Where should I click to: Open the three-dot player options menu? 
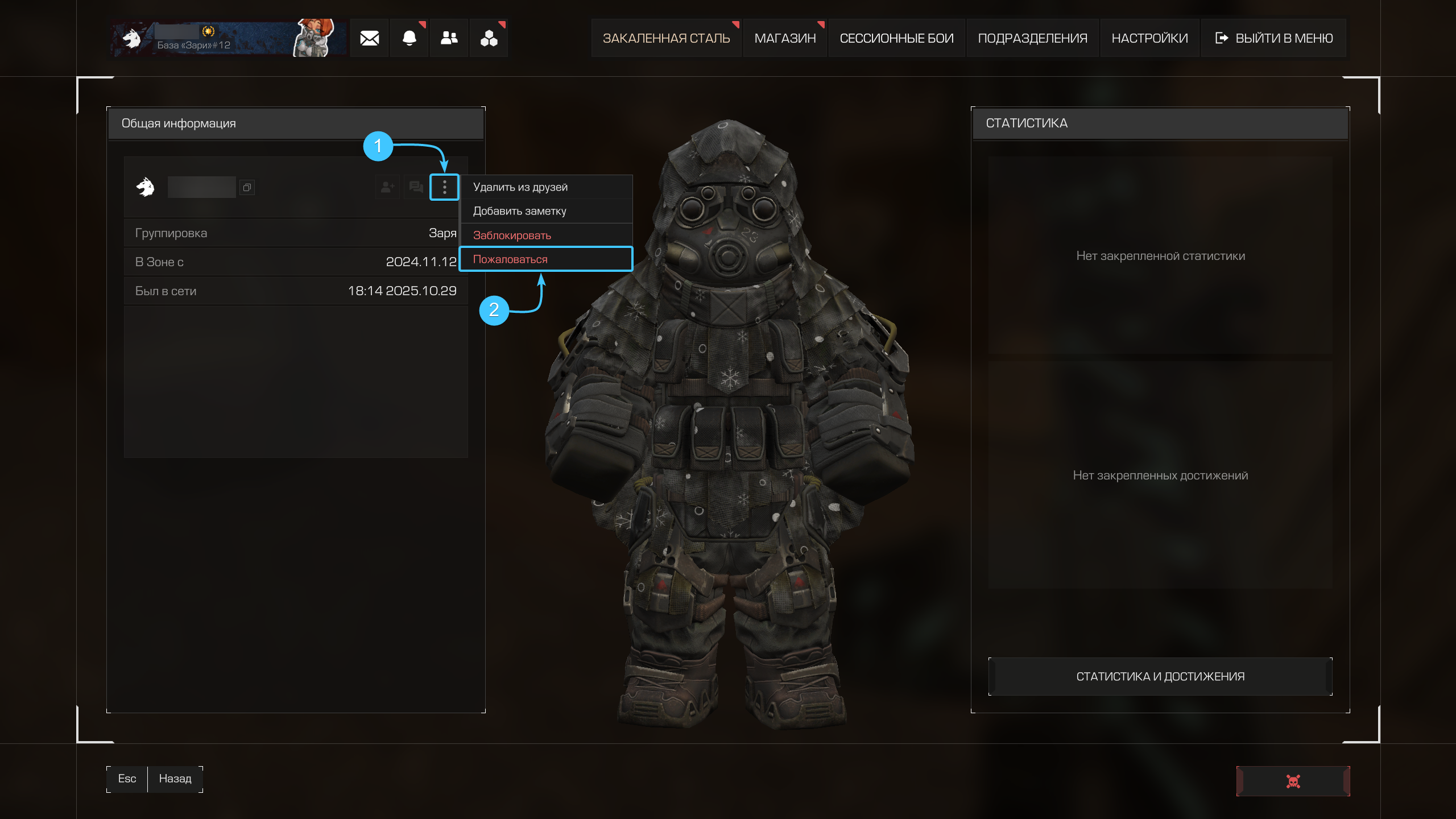(x=444, y=187)
